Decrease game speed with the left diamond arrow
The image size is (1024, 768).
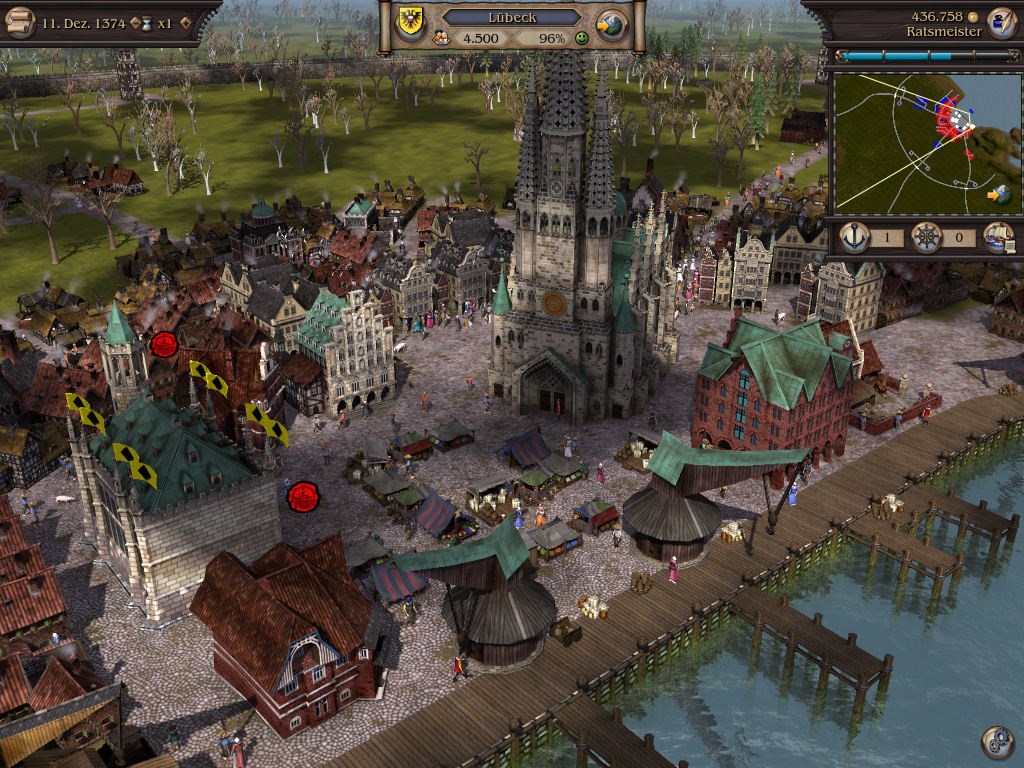coord(135,23)
